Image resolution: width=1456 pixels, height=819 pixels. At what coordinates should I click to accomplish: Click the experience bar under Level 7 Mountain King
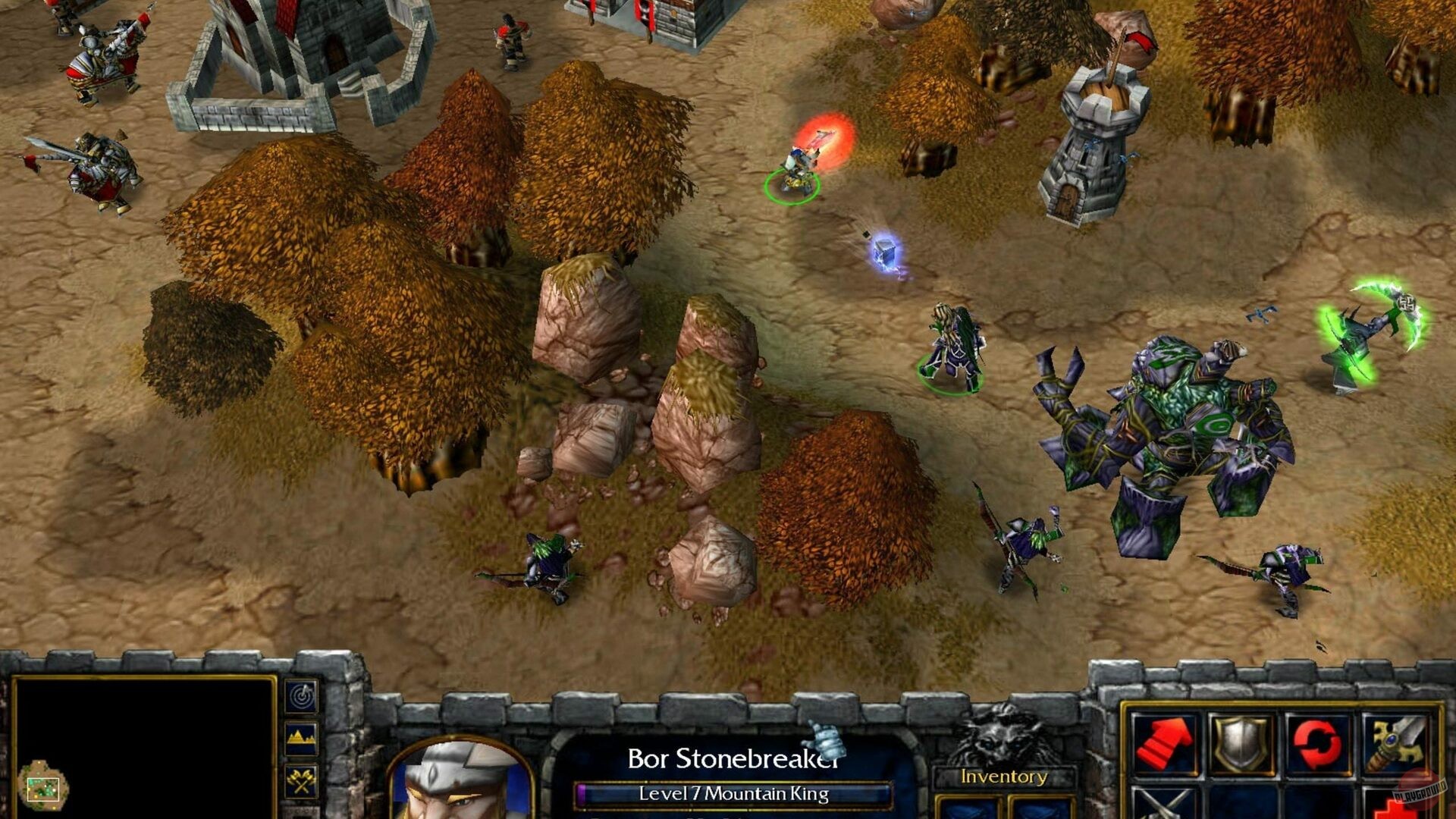click(734, 795)
